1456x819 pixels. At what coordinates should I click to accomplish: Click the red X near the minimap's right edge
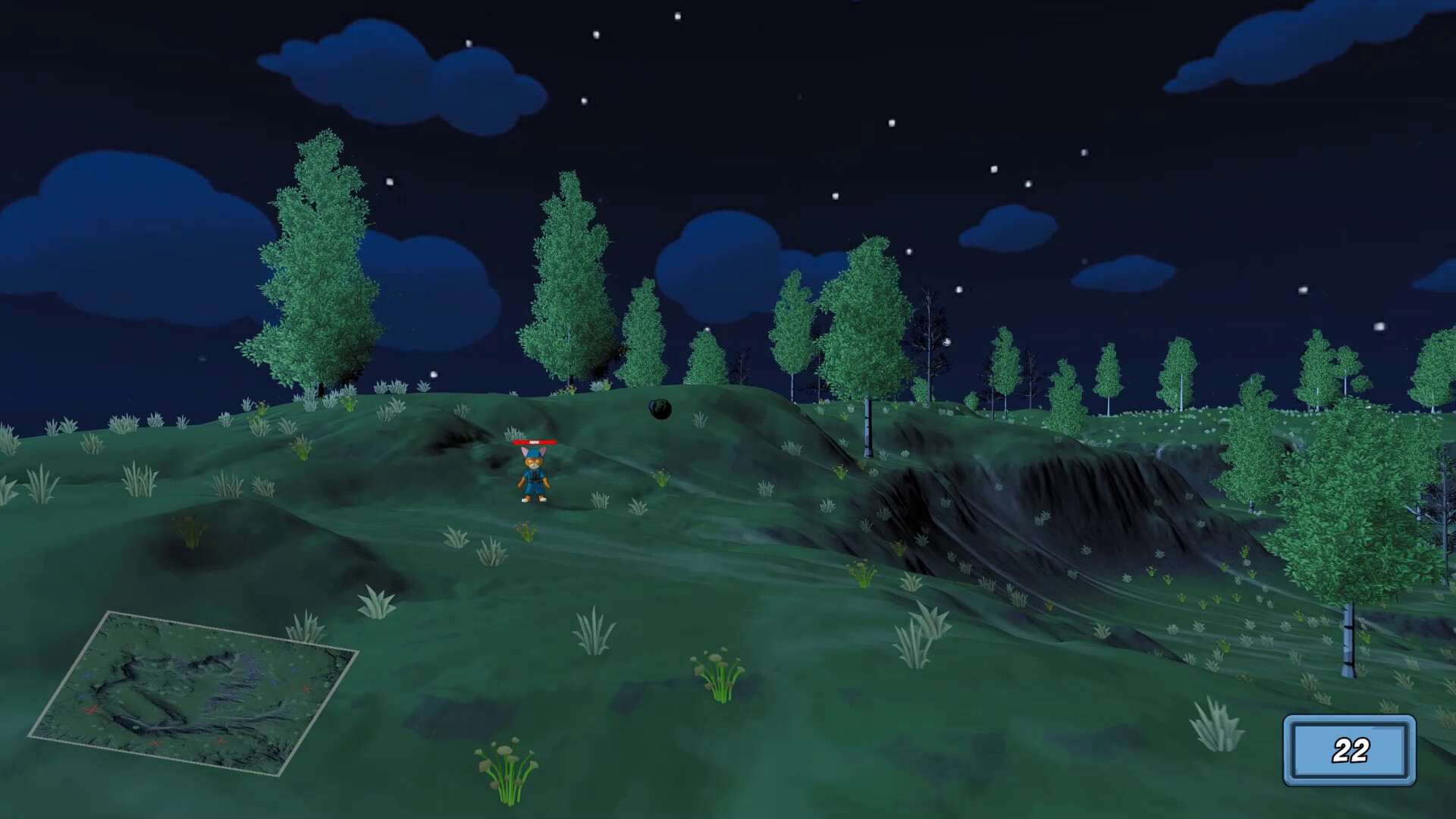[306, 689]
